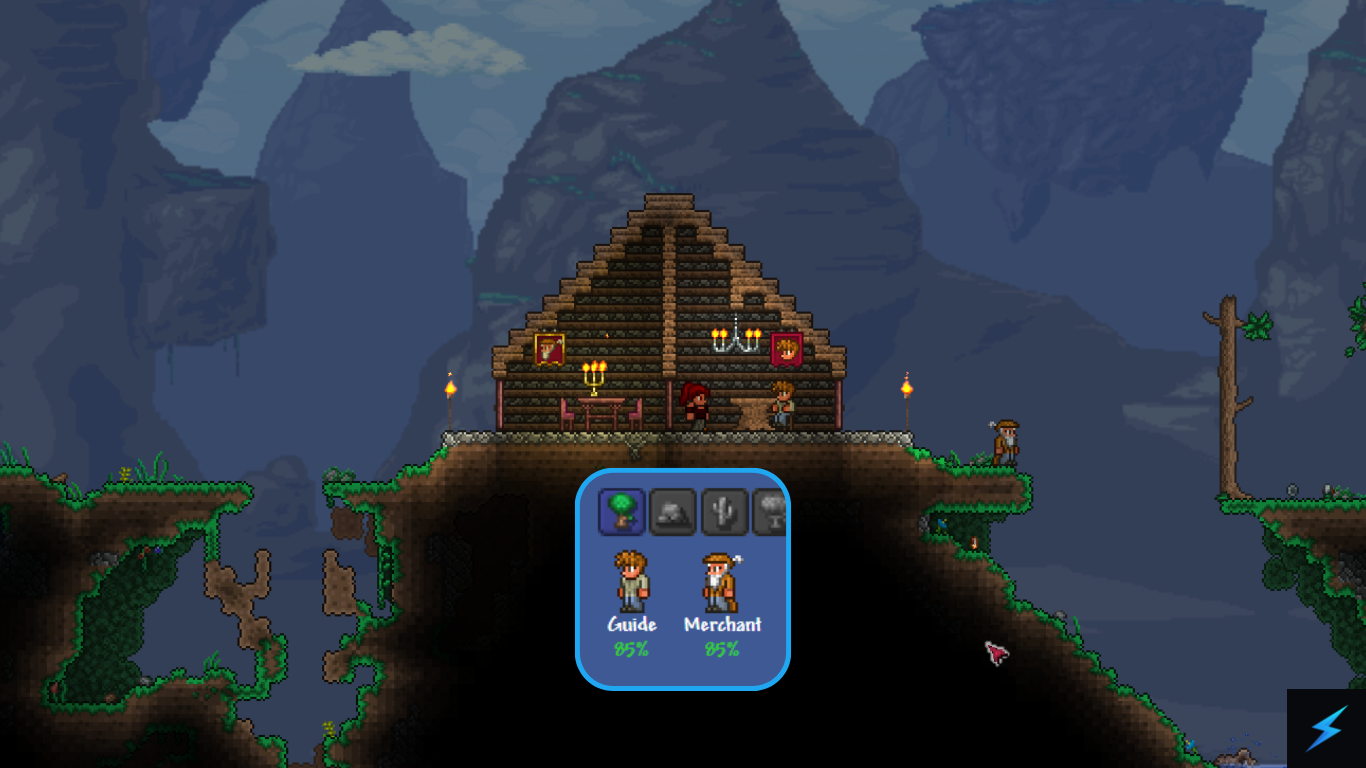Choose the cactus desert biome tab
Image resolution: width=1366 pixels, height=768 pixels.
coord(725,512)
